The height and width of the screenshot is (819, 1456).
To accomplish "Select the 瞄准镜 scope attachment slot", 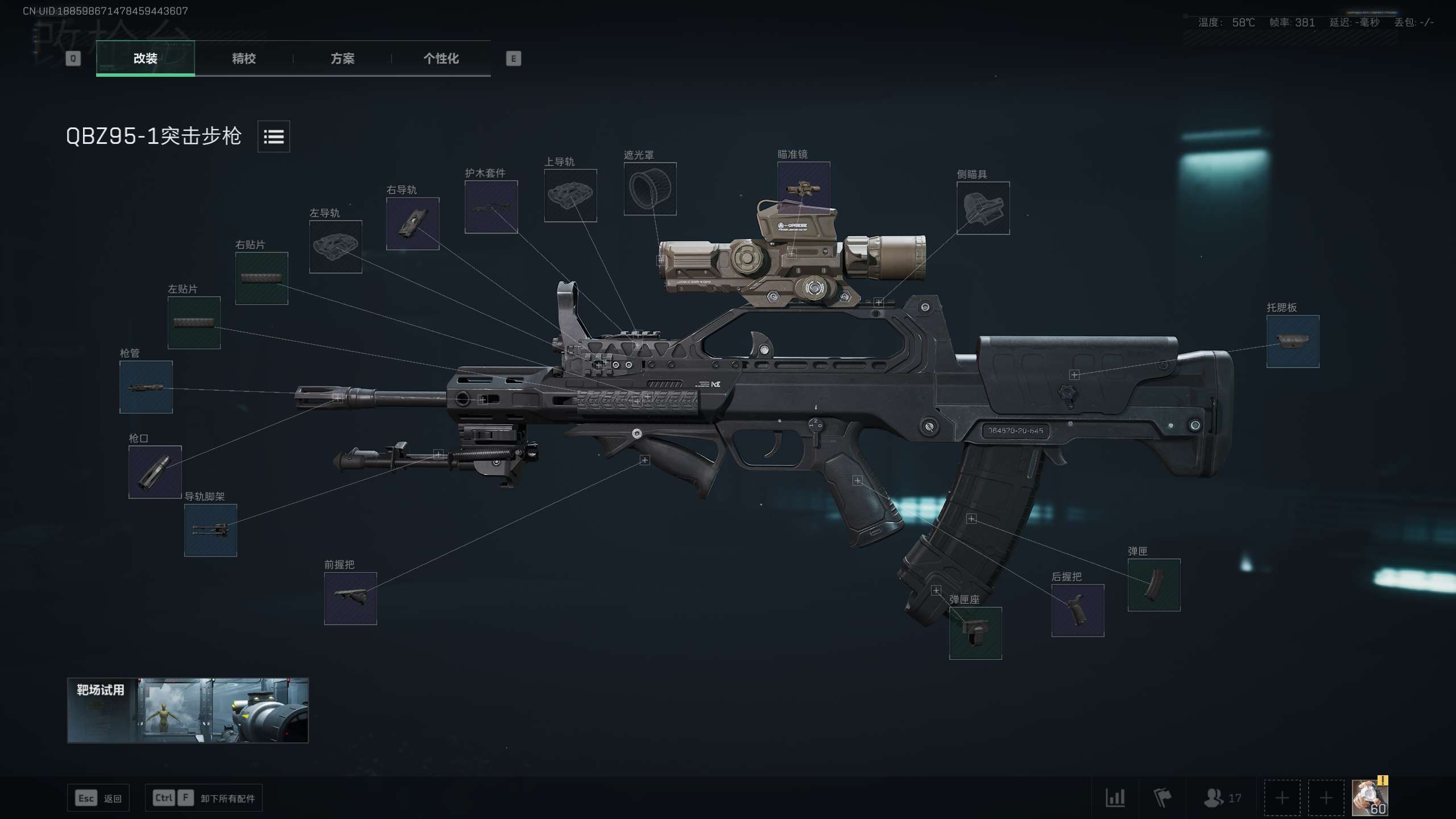I will click(803, 187).
